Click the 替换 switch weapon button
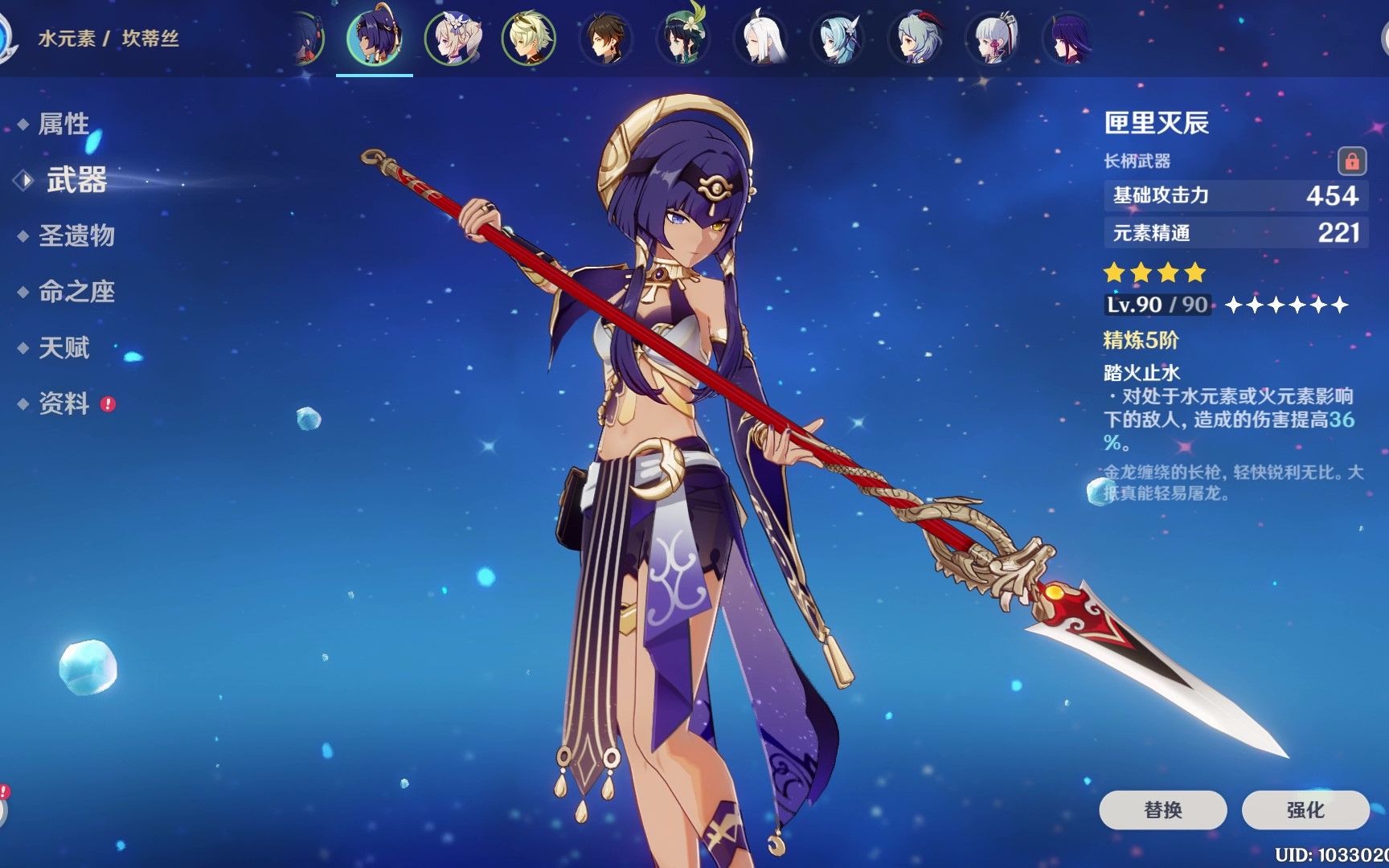The width and height of the screenshot is (1389, 868). point(1162,809)
